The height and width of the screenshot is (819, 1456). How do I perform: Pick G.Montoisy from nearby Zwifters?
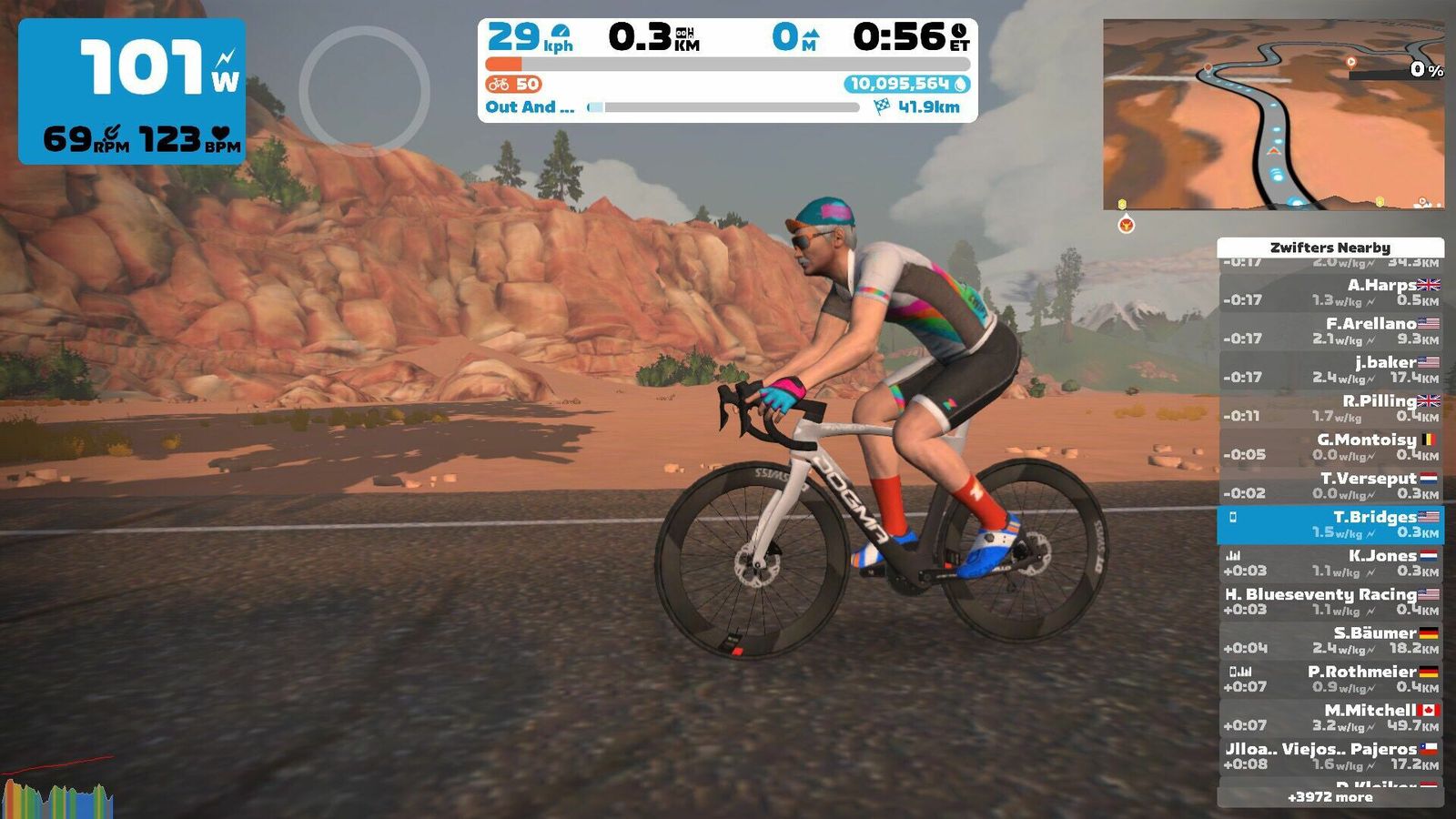pyautogui.click(x=1330, y=447)
